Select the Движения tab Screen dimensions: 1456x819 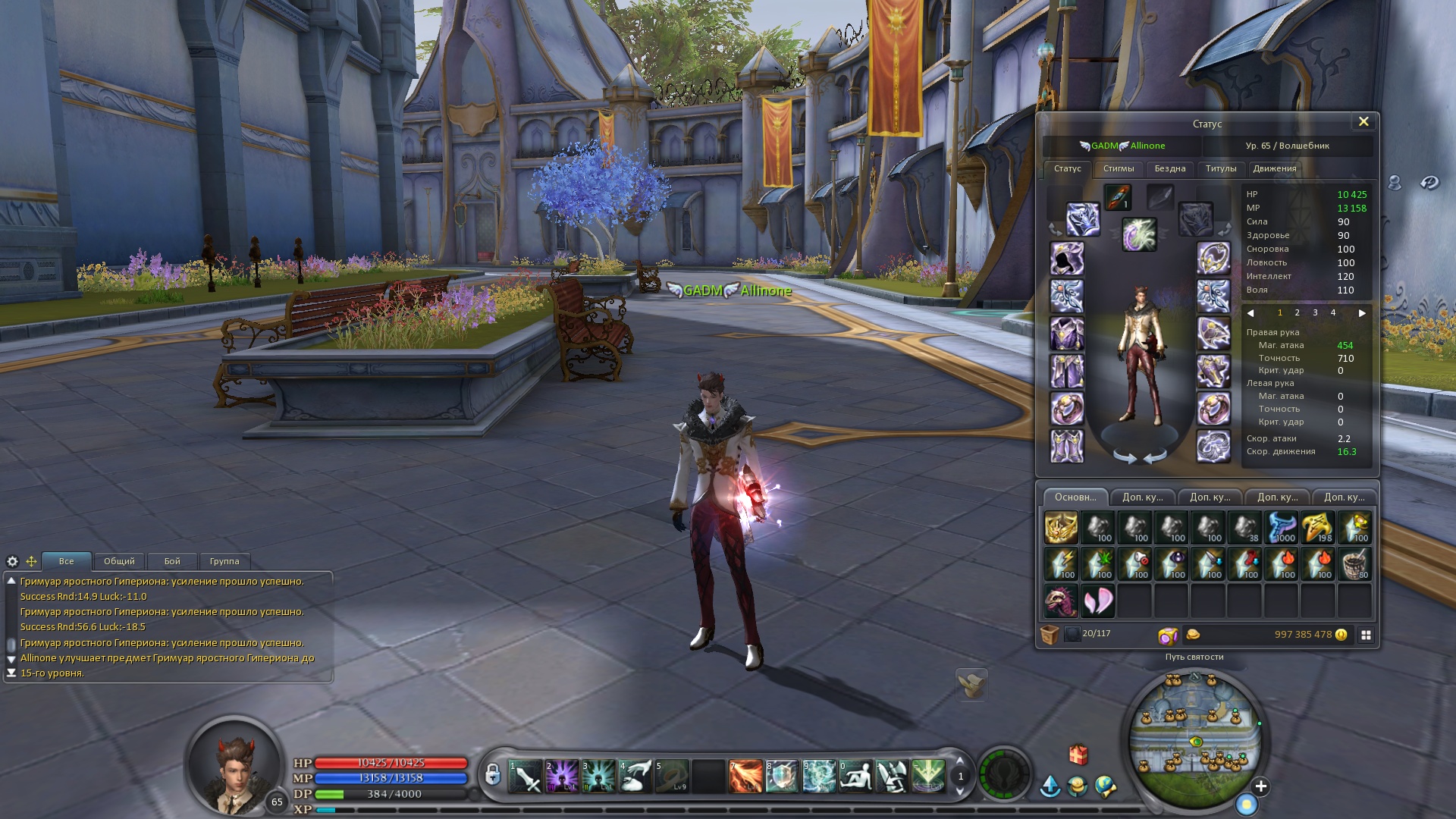coord(1274,169)
